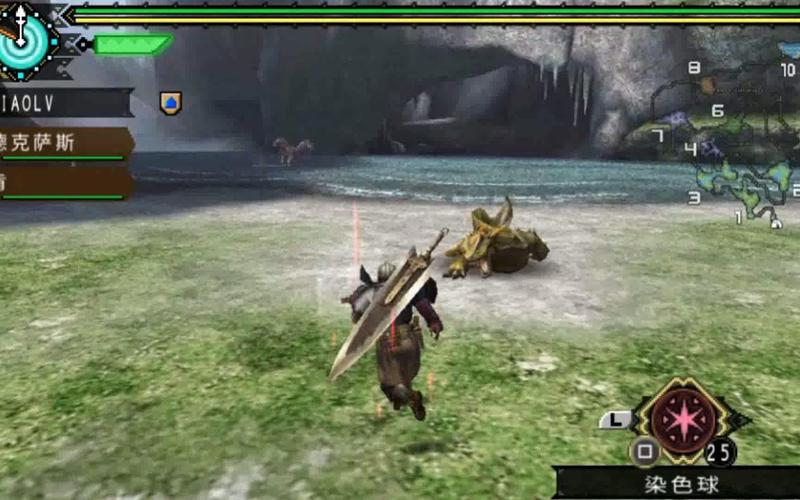Select area 6 on the minimap
This screenshot has height=500, width=800.
coord(717,111)
